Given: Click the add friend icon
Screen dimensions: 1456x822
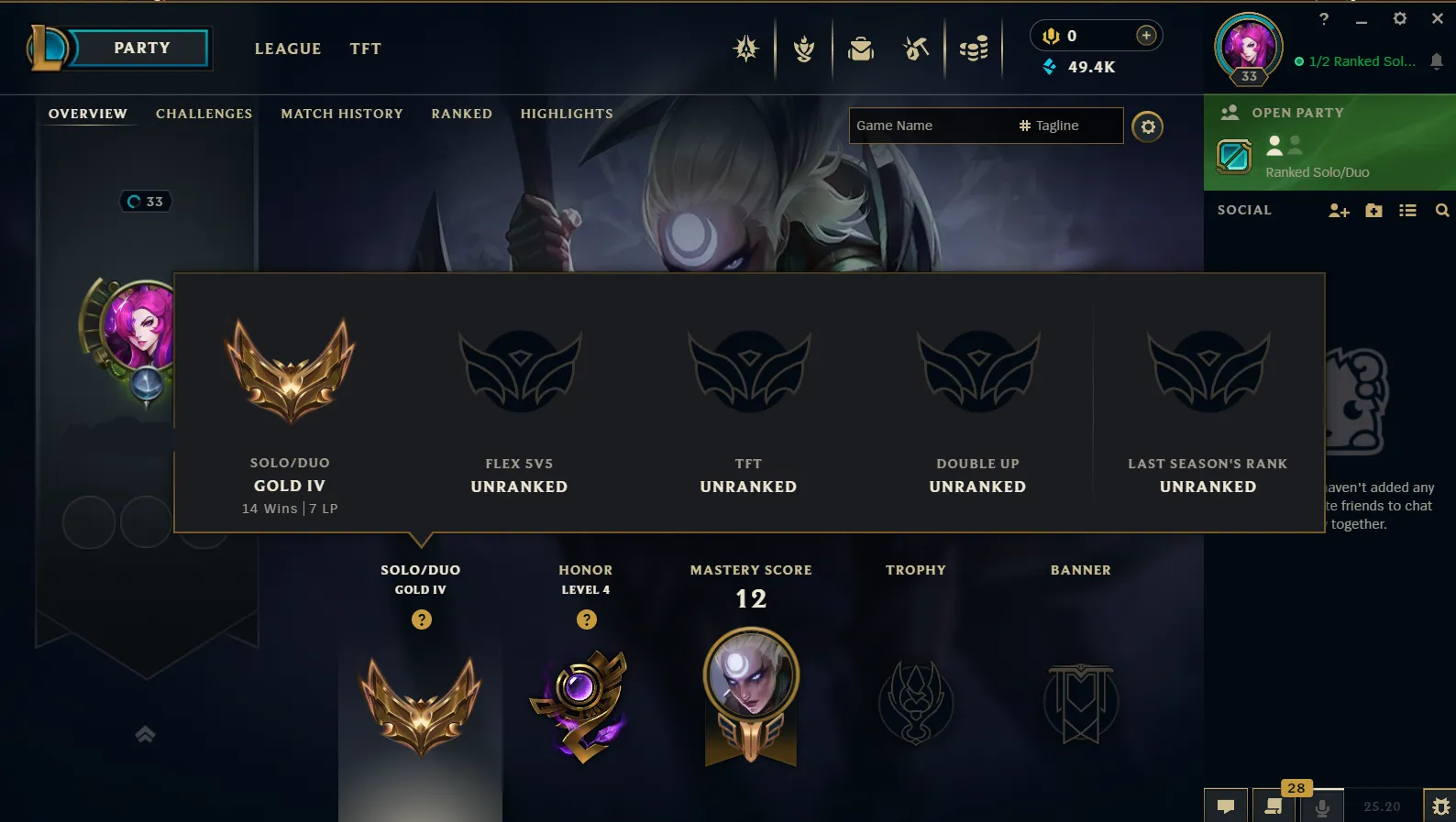Looking at the screenshot, I should (1339, 210).
